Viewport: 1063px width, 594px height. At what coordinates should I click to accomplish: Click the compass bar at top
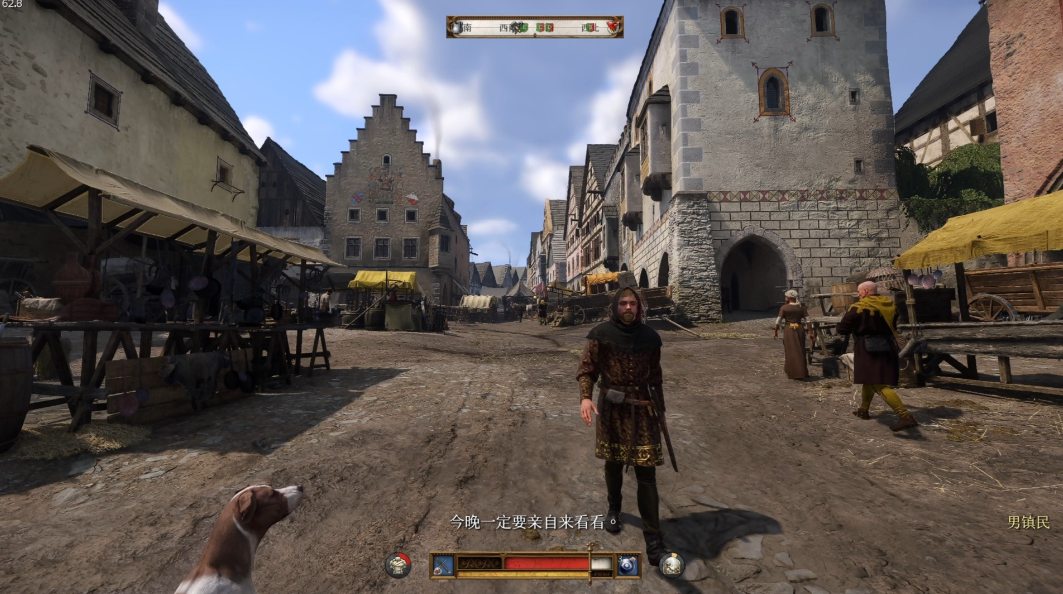[534, 27]
